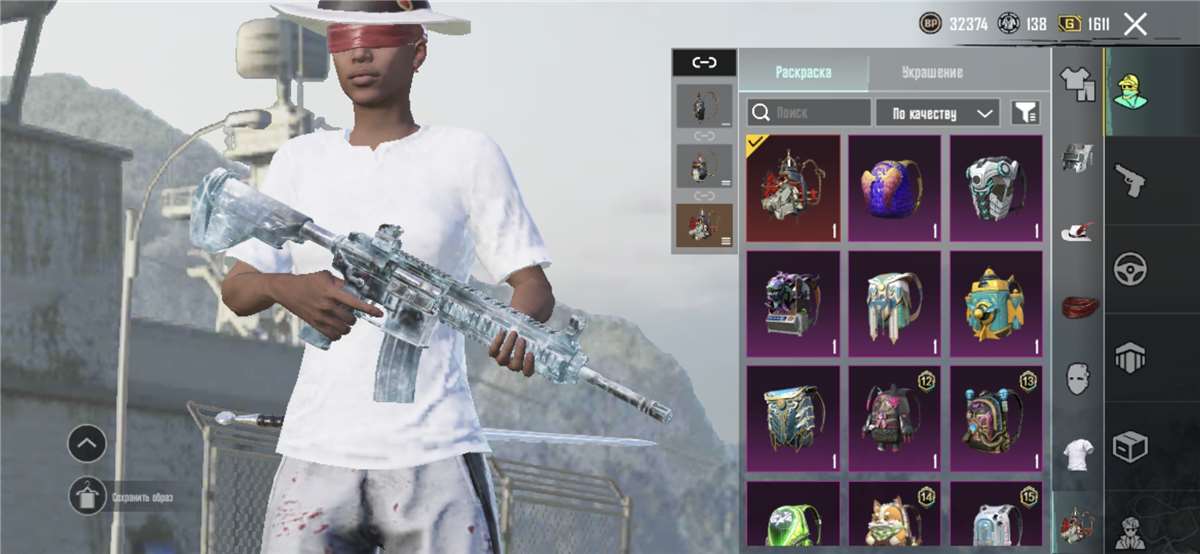Select the equipped red samurai backpack skin
The image size is (1200, 554).
[x=793, y=188]
